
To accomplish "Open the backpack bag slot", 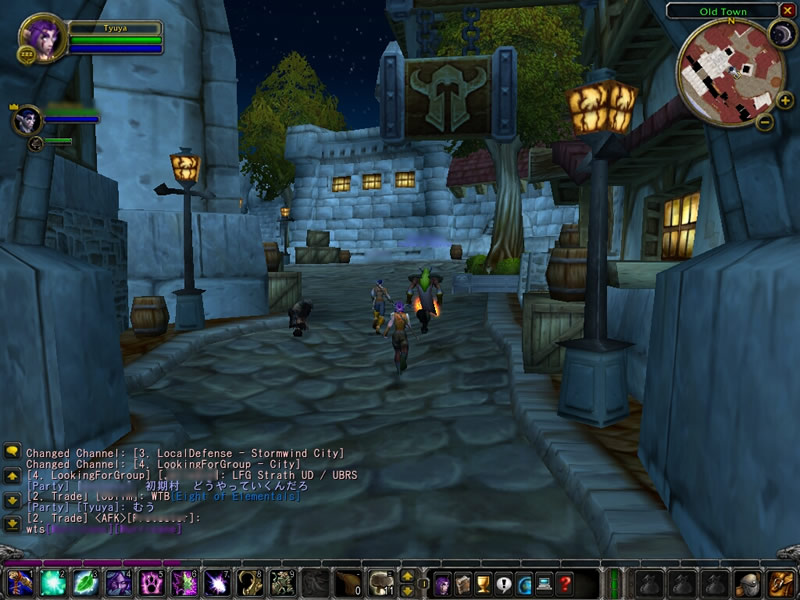I will (x=781, y=583).
